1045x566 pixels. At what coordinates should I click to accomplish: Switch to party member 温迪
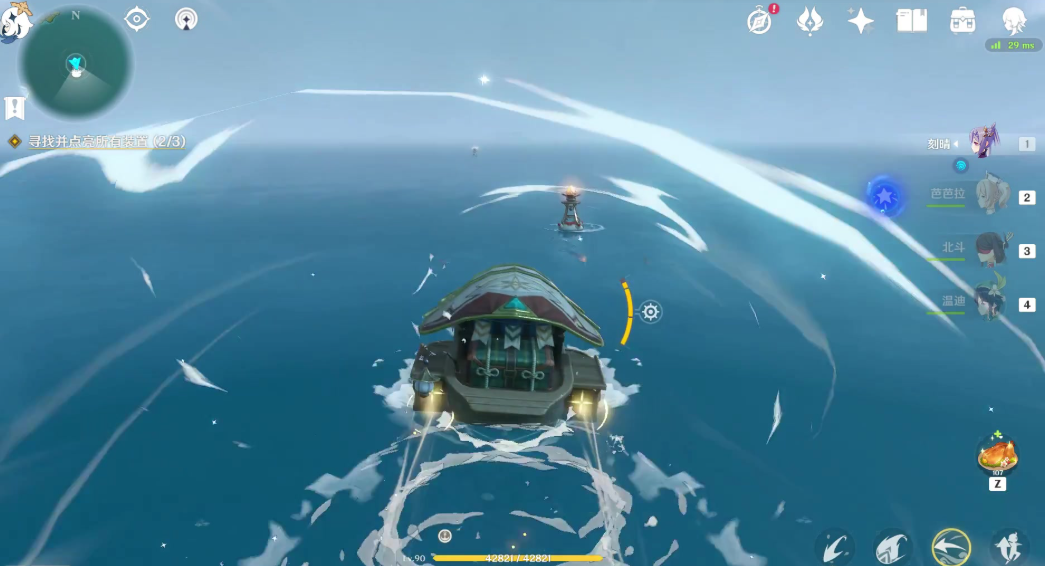click(988, 302)
